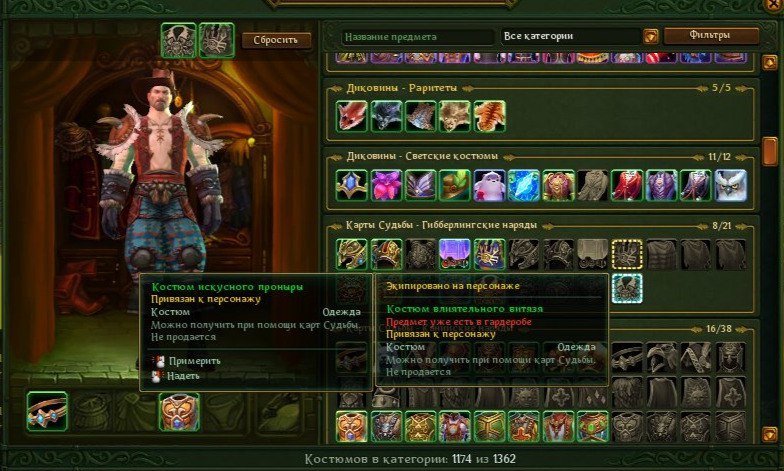Choose the blue crystal costume
The height and width of the screenshot is (471, 784).
coord(523,185)
